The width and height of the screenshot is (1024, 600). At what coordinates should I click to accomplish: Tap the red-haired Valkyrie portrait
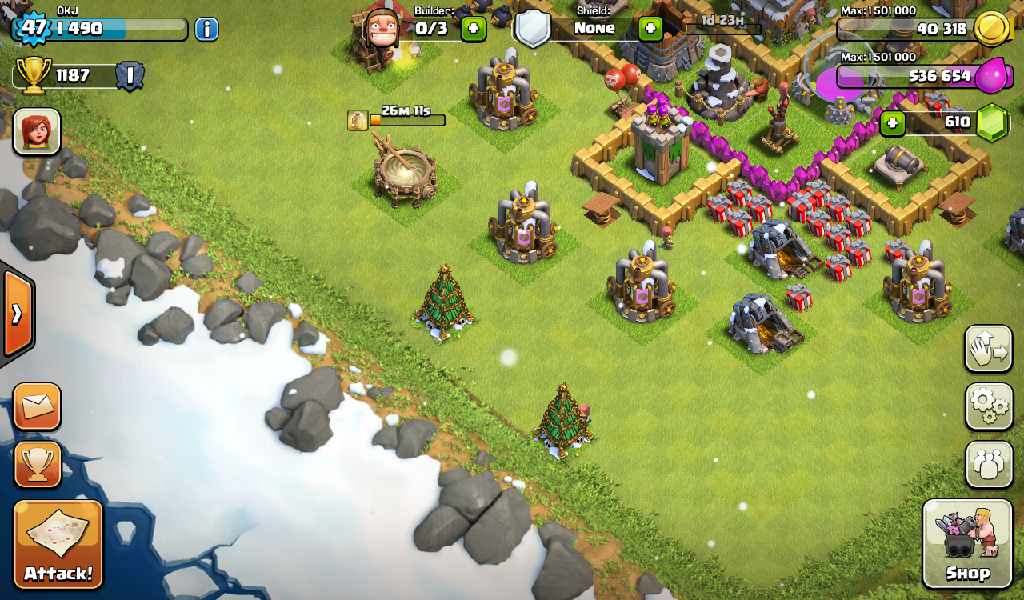click(x=37, y=132)
